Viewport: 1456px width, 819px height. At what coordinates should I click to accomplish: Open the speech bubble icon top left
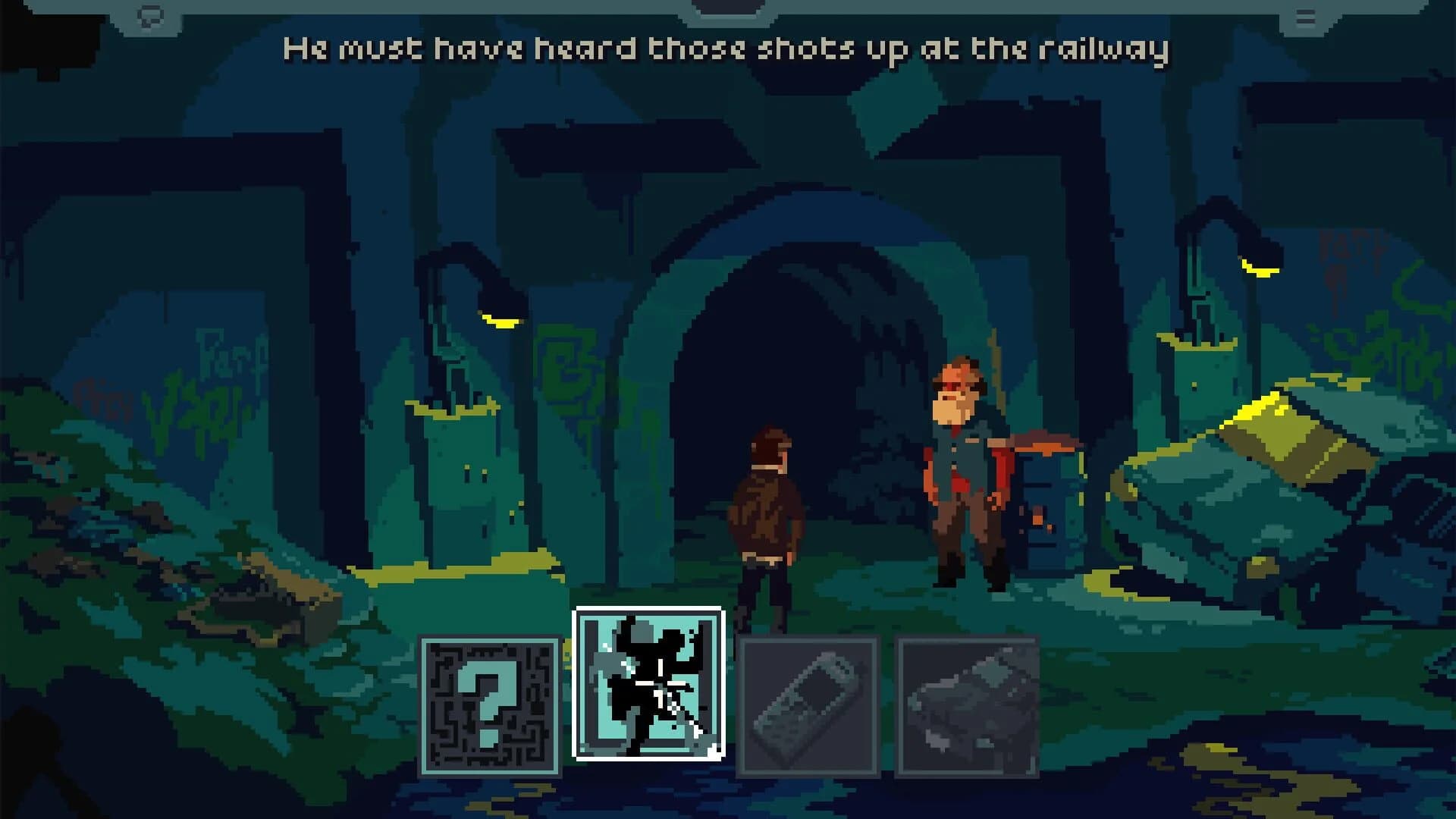tap(150, 14)
